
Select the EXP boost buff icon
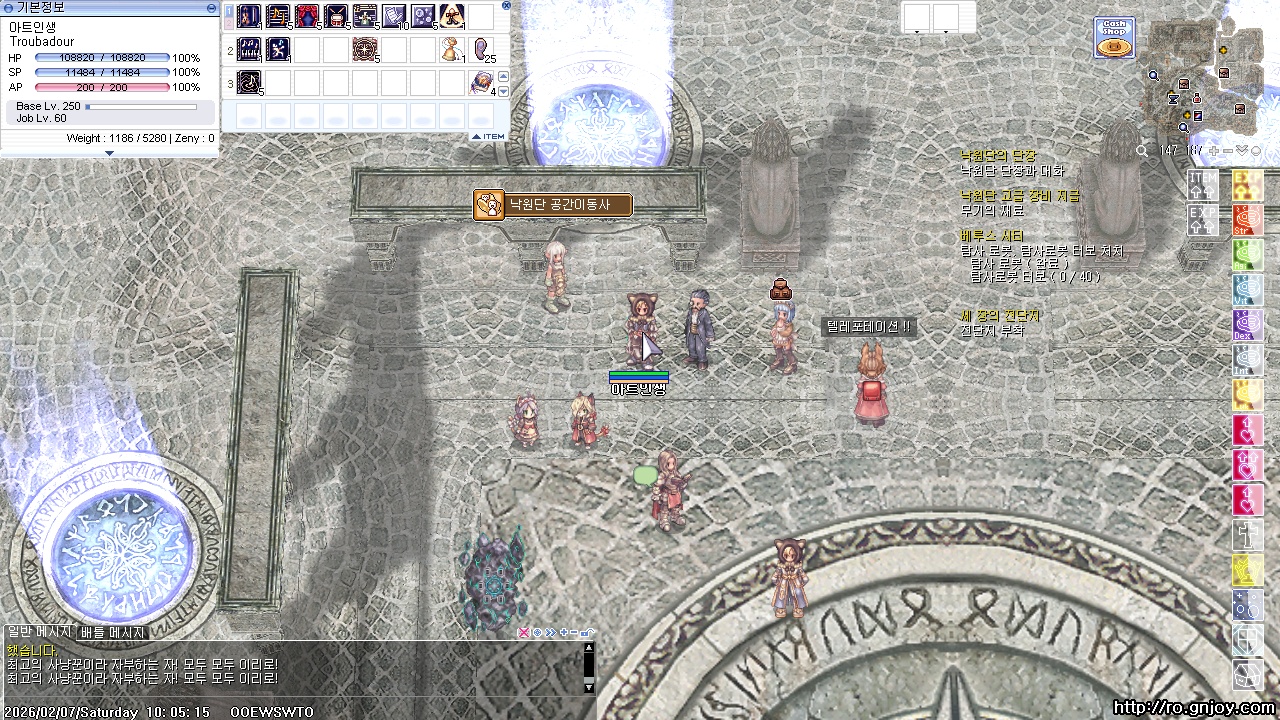point(1203,218)
